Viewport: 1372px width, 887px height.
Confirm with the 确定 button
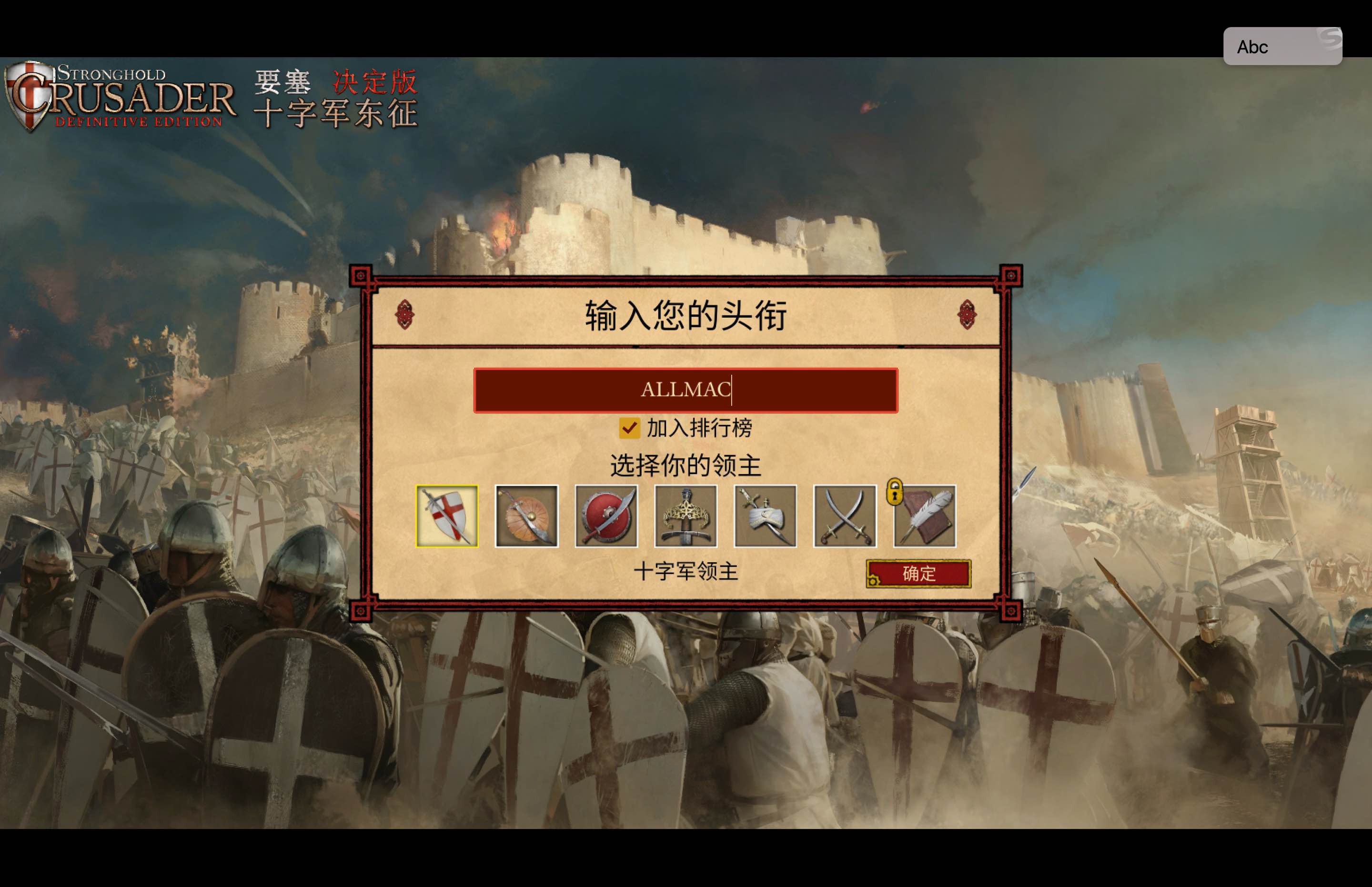[918, 574]
